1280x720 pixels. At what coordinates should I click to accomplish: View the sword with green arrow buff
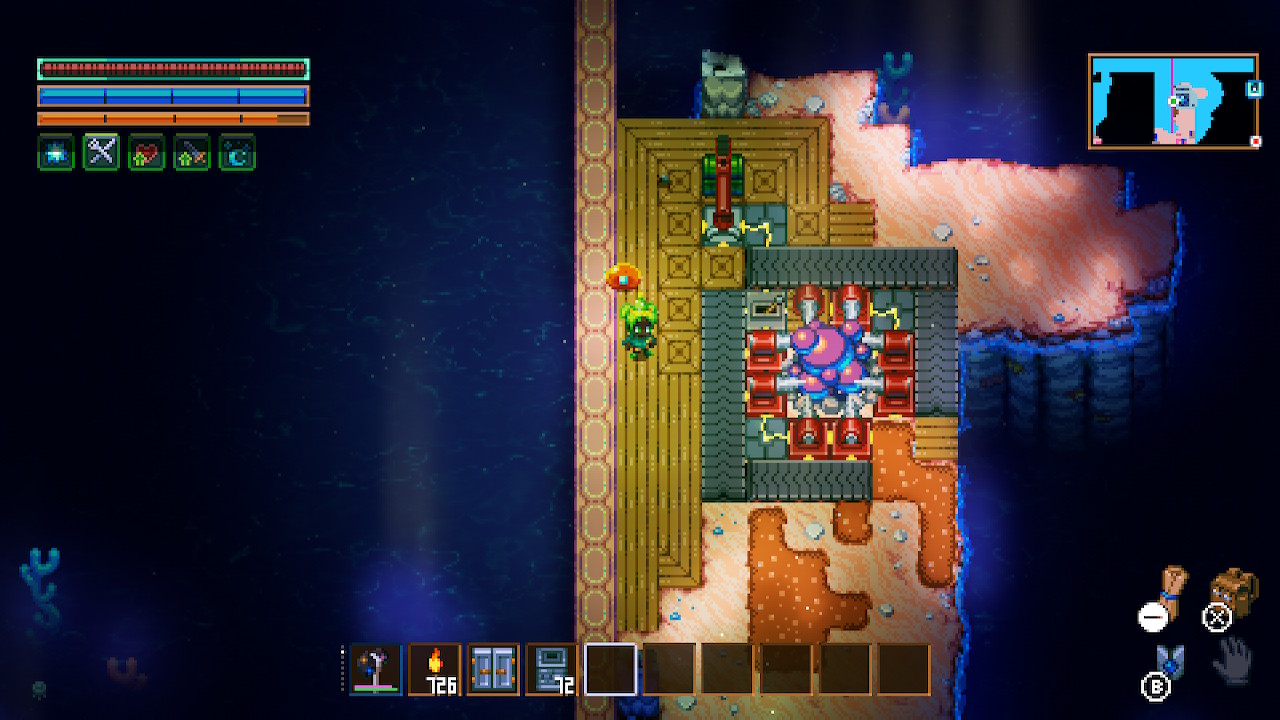pyautogui.click(x=192, y=152)
